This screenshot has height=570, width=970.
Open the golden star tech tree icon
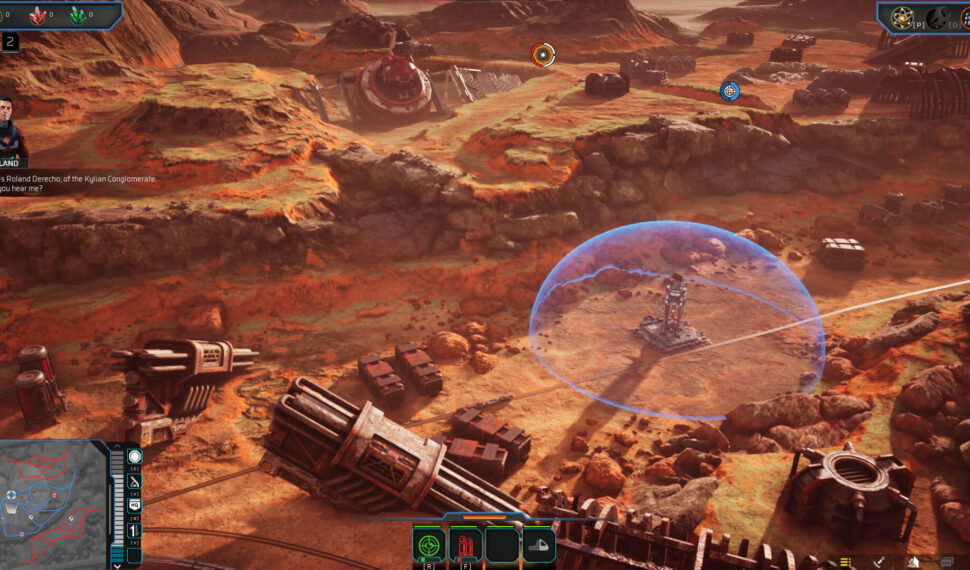(x=901, y=17)
